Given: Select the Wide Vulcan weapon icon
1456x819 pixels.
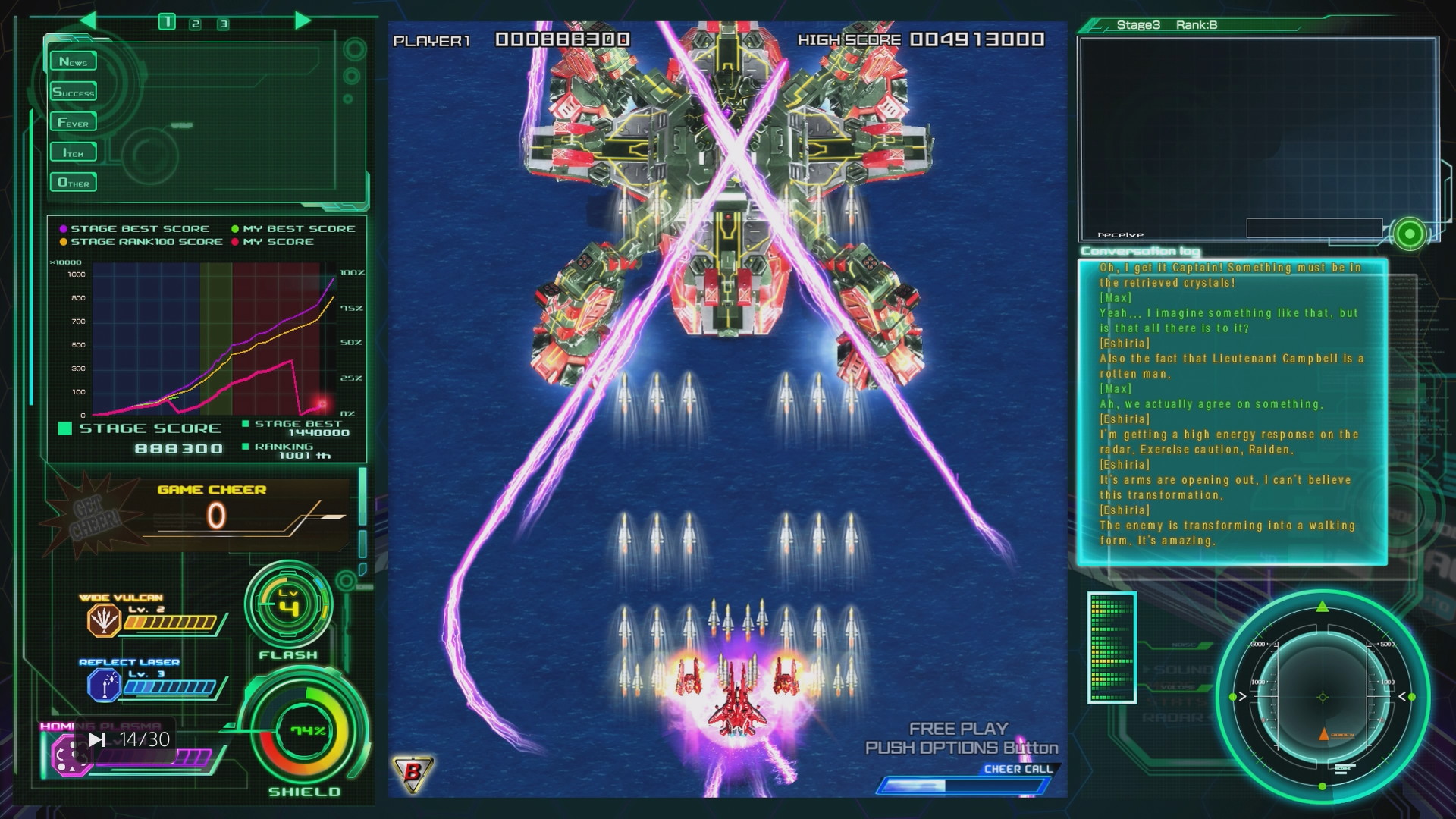Looking at the screenshot, I should (x=103, y=620).
